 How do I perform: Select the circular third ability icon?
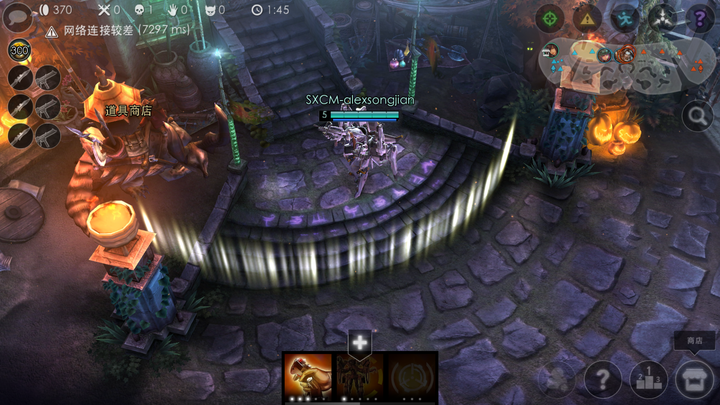tap(412, 378)
